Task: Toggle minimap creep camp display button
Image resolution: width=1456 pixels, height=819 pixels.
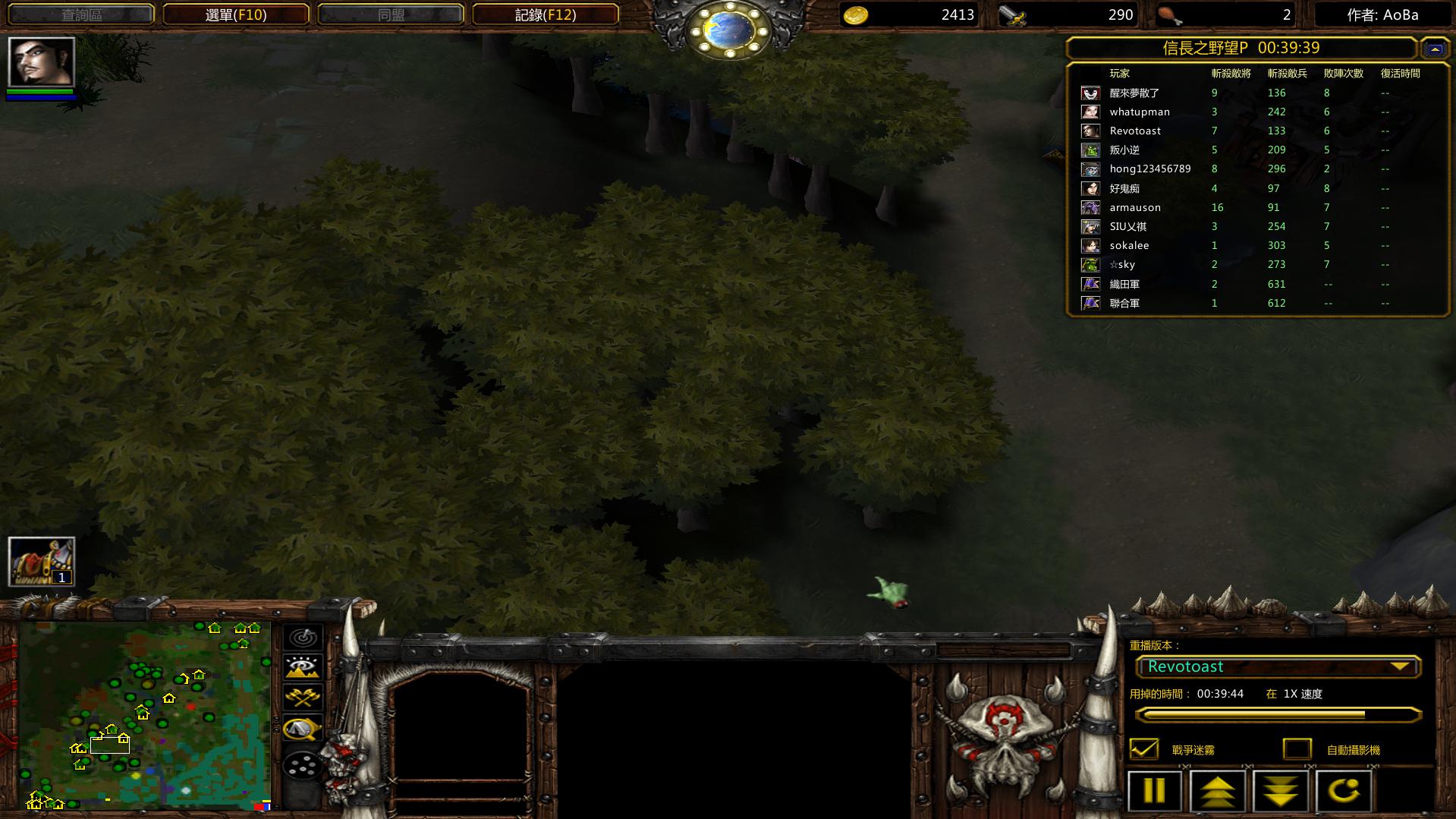Action: pyautogui.click(x=303, y=729)
